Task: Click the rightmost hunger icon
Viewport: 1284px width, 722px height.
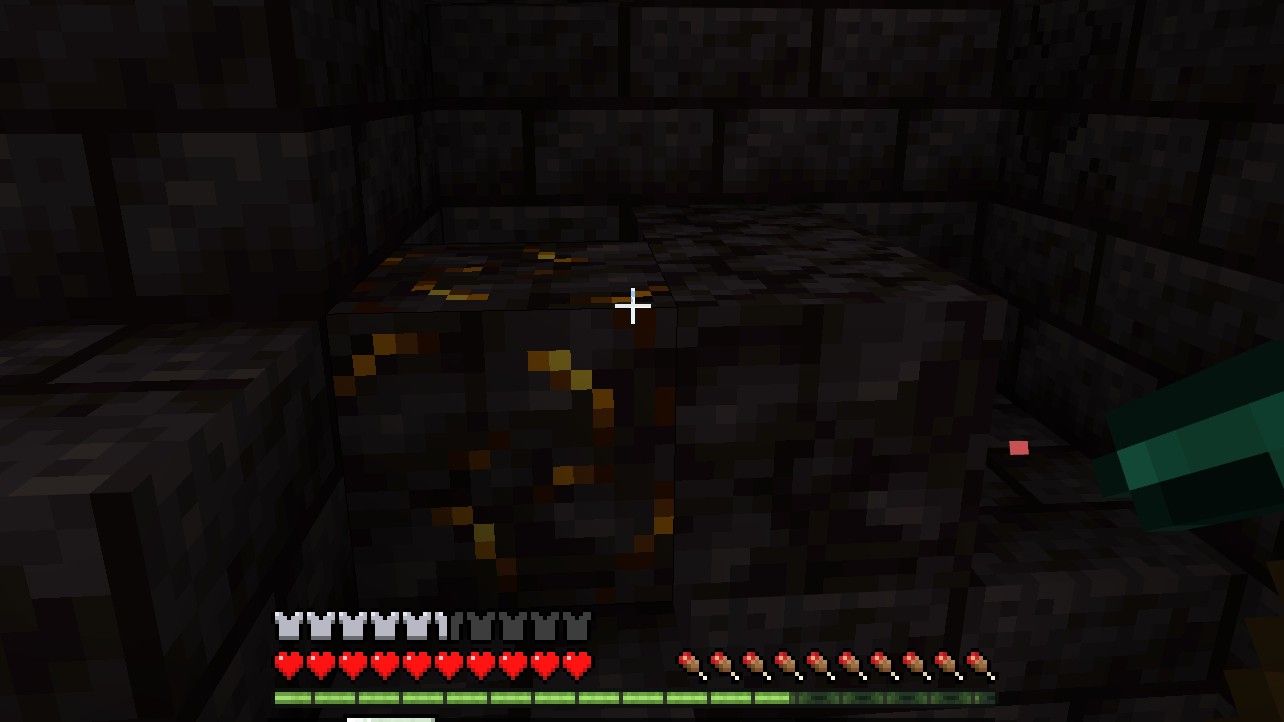Action: coord(975,665)
